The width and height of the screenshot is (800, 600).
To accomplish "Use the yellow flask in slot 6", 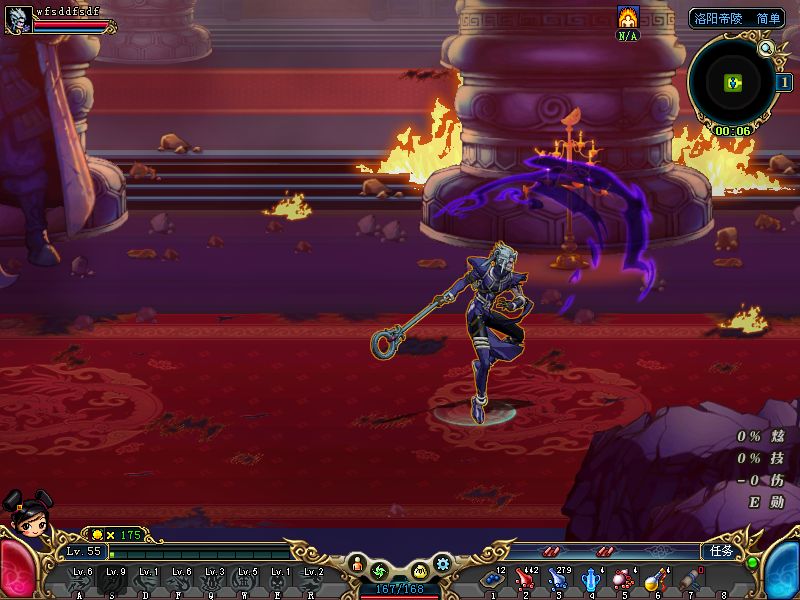I will coord(656,580).
